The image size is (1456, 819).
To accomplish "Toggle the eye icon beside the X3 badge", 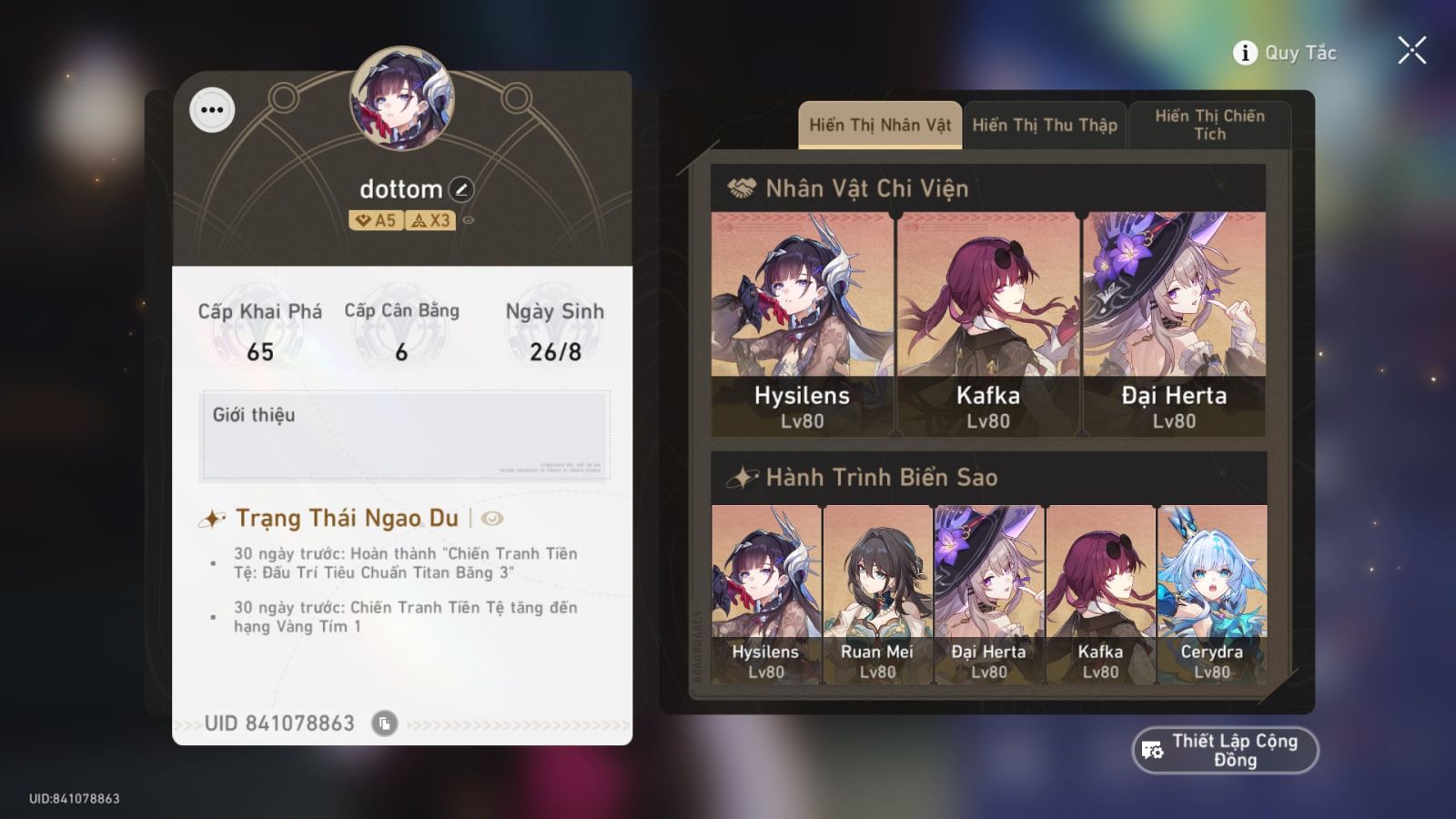I will [466, 219].
